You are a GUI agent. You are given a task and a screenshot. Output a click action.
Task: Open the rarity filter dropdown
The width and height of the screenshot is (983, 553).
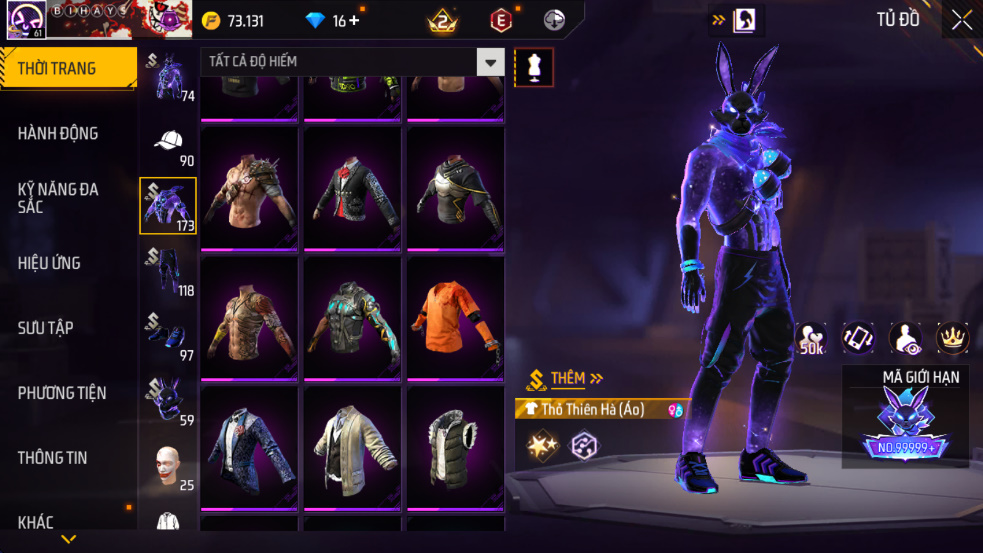[490, 62]
